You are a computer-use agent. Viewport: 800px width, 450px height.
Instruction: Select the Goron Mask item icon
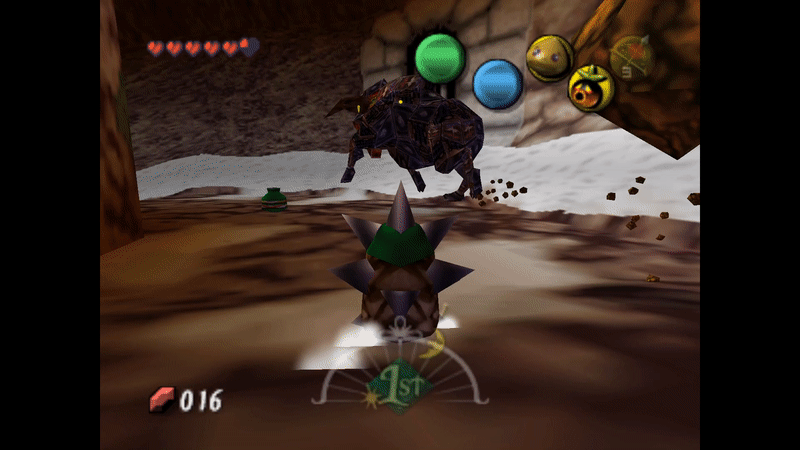549,58
